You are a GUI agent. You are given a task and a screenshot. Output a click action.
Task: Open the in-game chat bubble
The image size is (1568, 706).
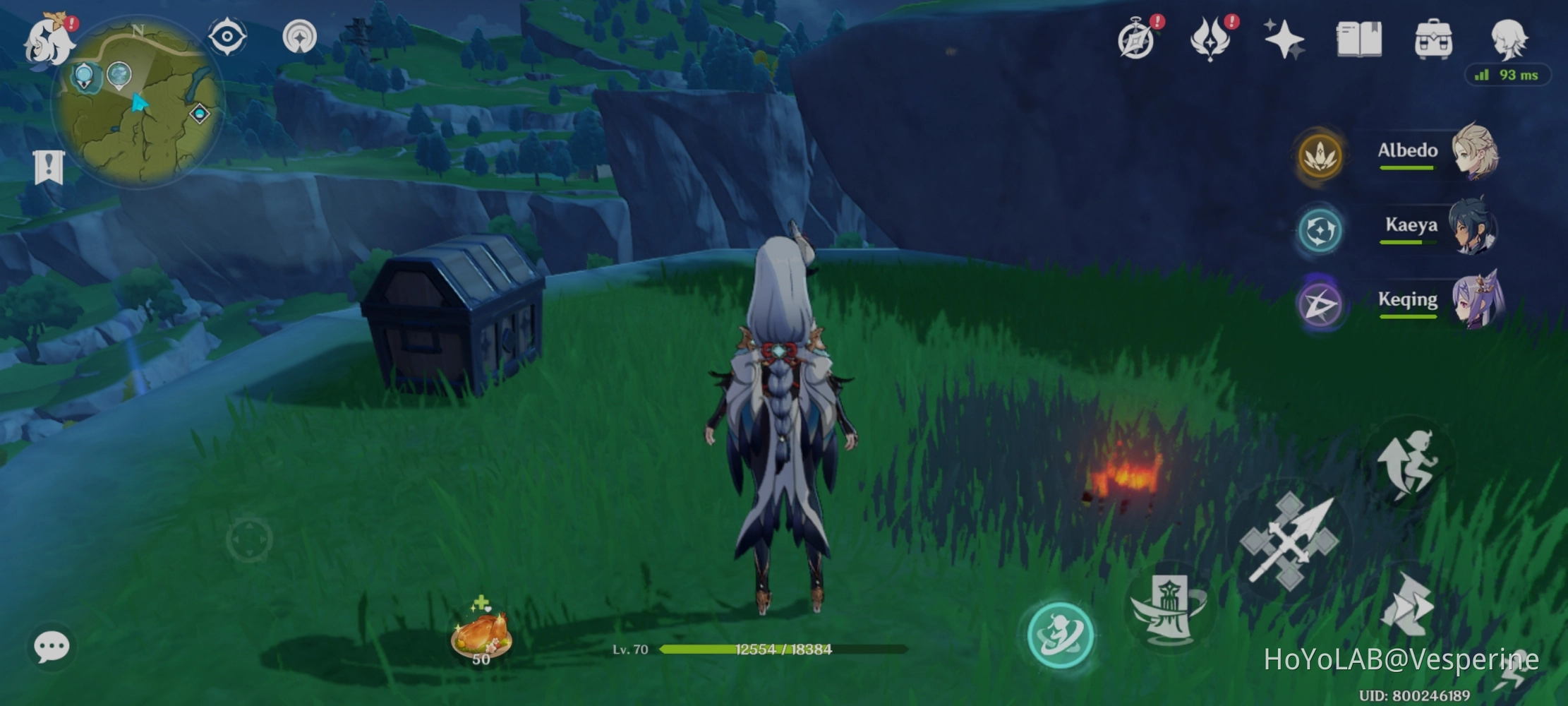tap(51, 645)
